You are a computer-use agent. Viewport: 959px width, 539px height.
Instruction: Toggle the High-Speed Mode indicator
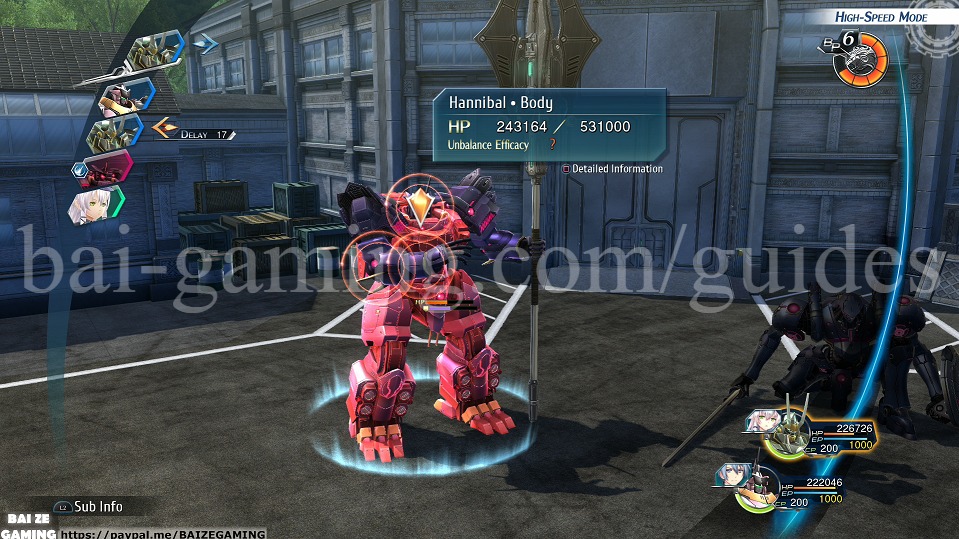(x=881, y=17)
